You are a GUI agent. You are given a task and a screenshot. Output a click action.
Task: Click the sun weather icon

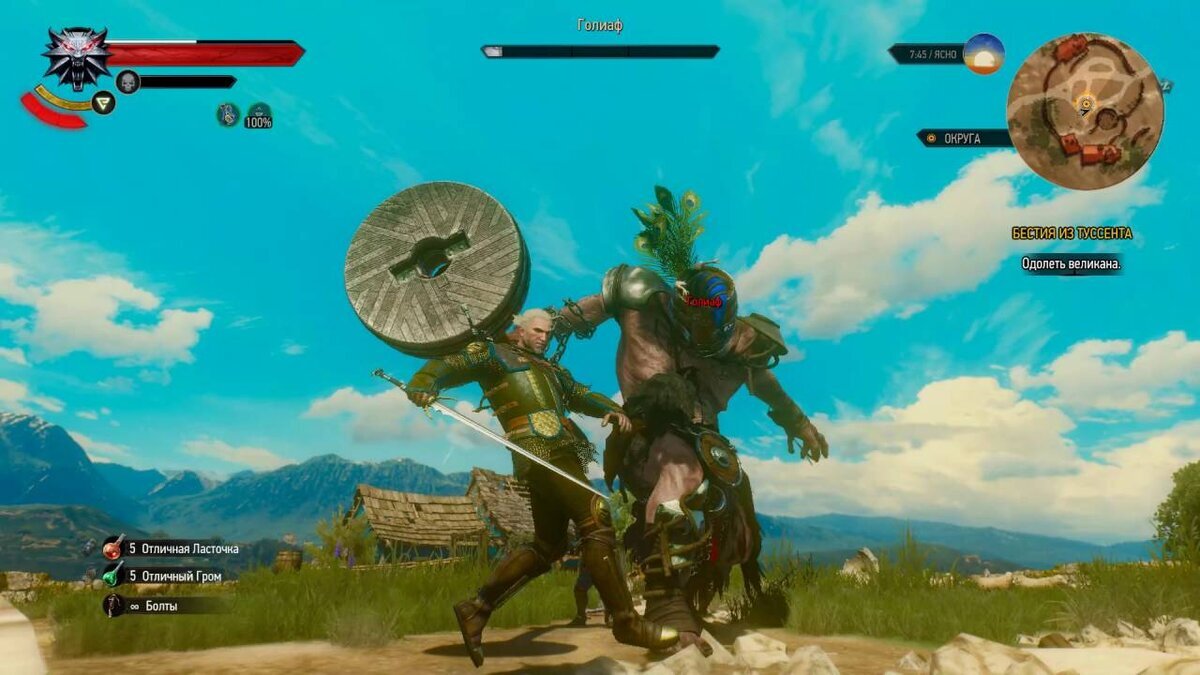tap(984, 54)
